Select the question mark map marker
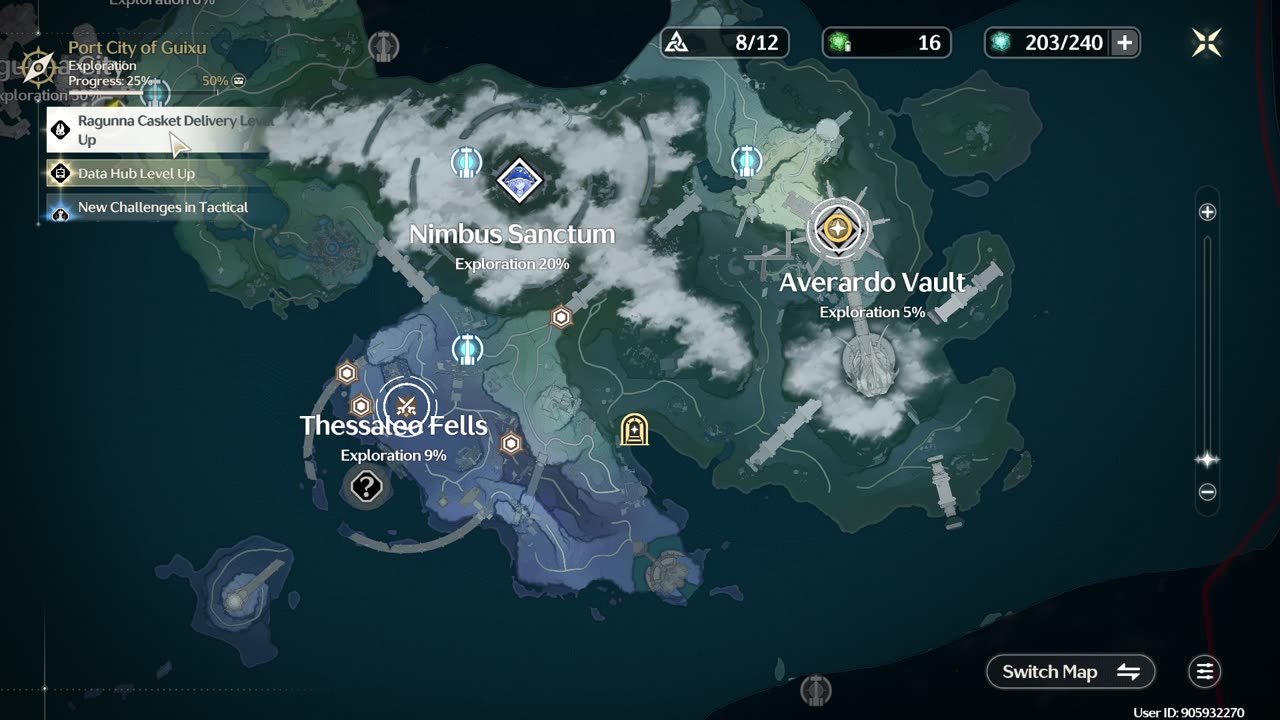Screen dimensions: 1280x720 coord(367,488)
